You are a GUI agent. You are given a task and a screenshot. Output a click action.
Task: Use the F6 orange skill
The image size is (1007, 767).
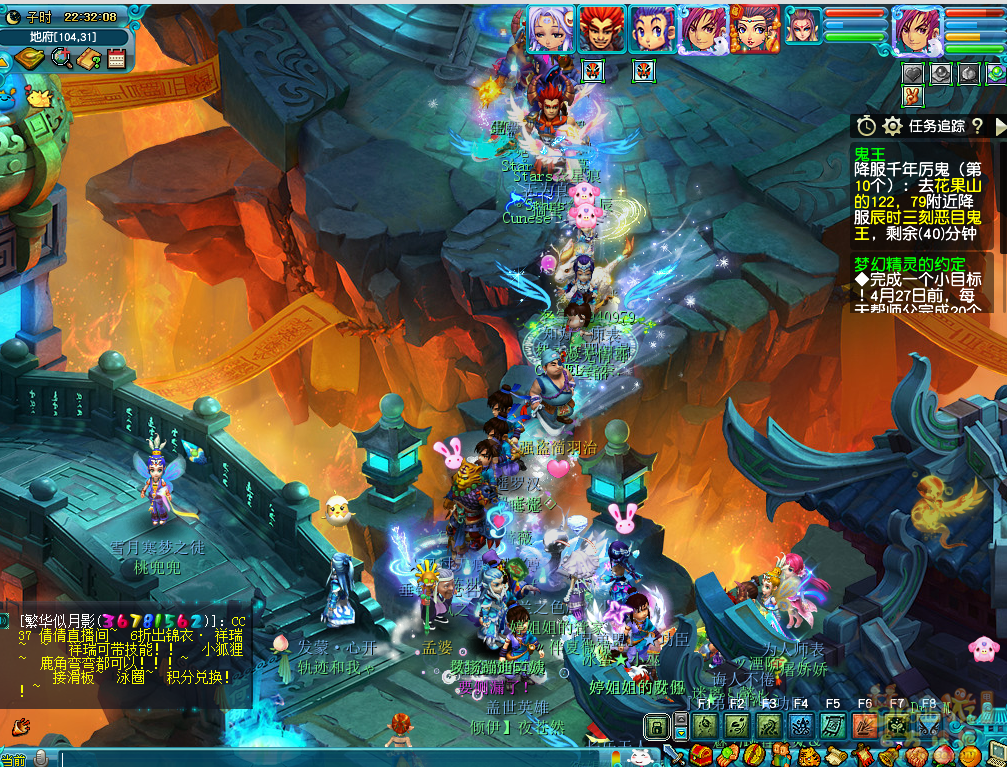tap(865, 727)
